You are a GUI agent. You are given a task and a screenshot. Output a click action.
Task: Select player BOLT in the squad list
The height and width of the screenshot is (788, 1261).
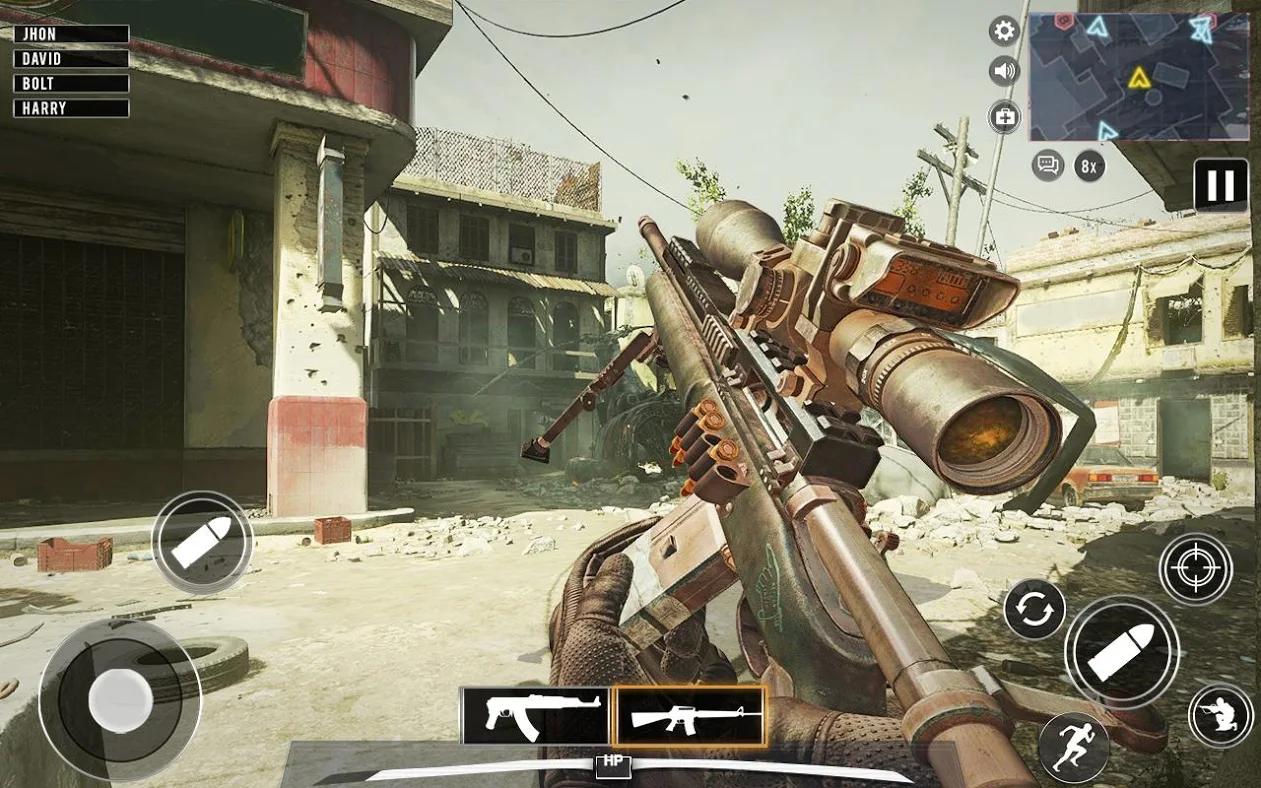[x=71, y=84]
